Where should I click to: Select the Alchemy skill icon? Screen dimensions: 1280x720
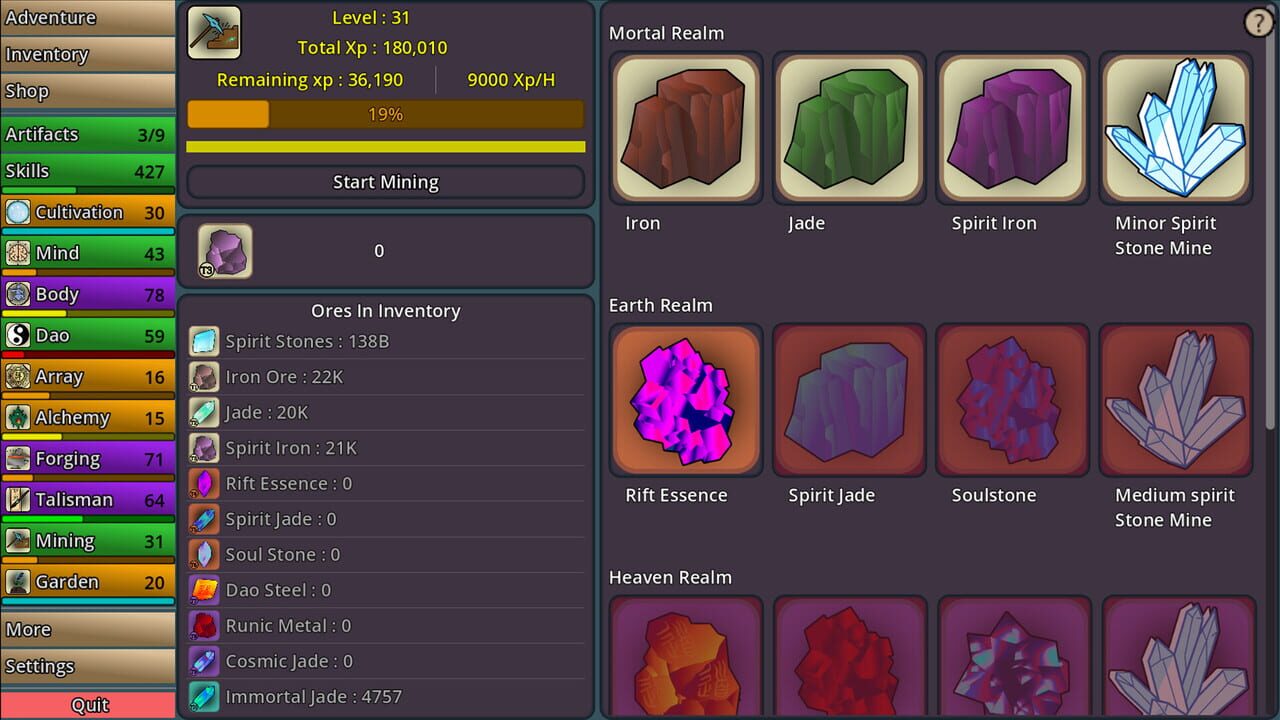tap(20, 417)
